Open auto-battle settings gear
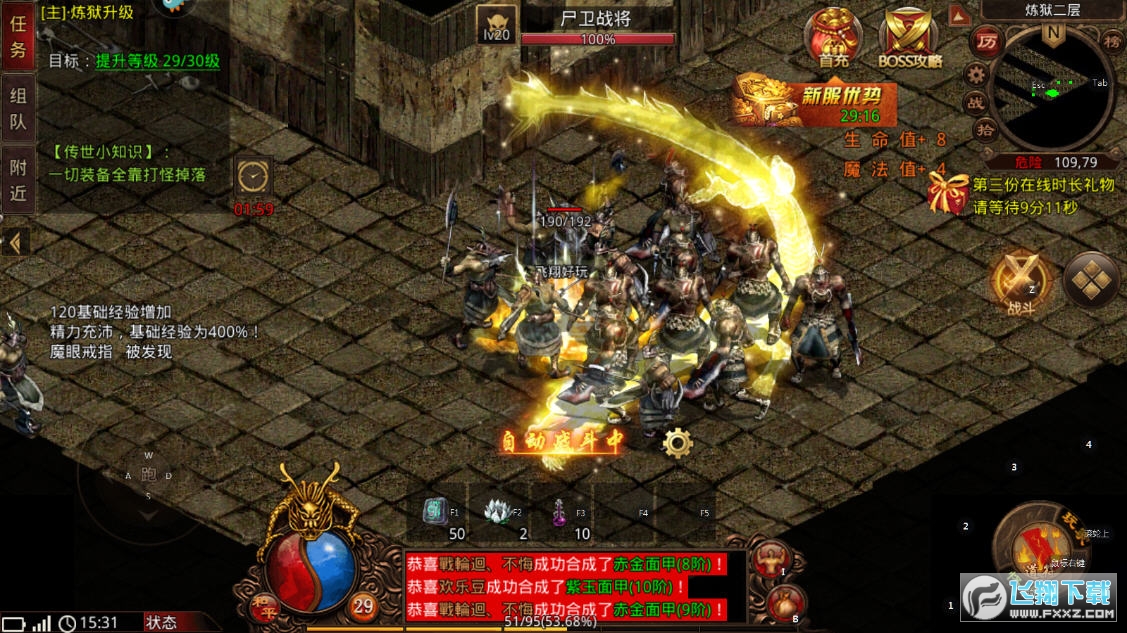 click(677, 442)
